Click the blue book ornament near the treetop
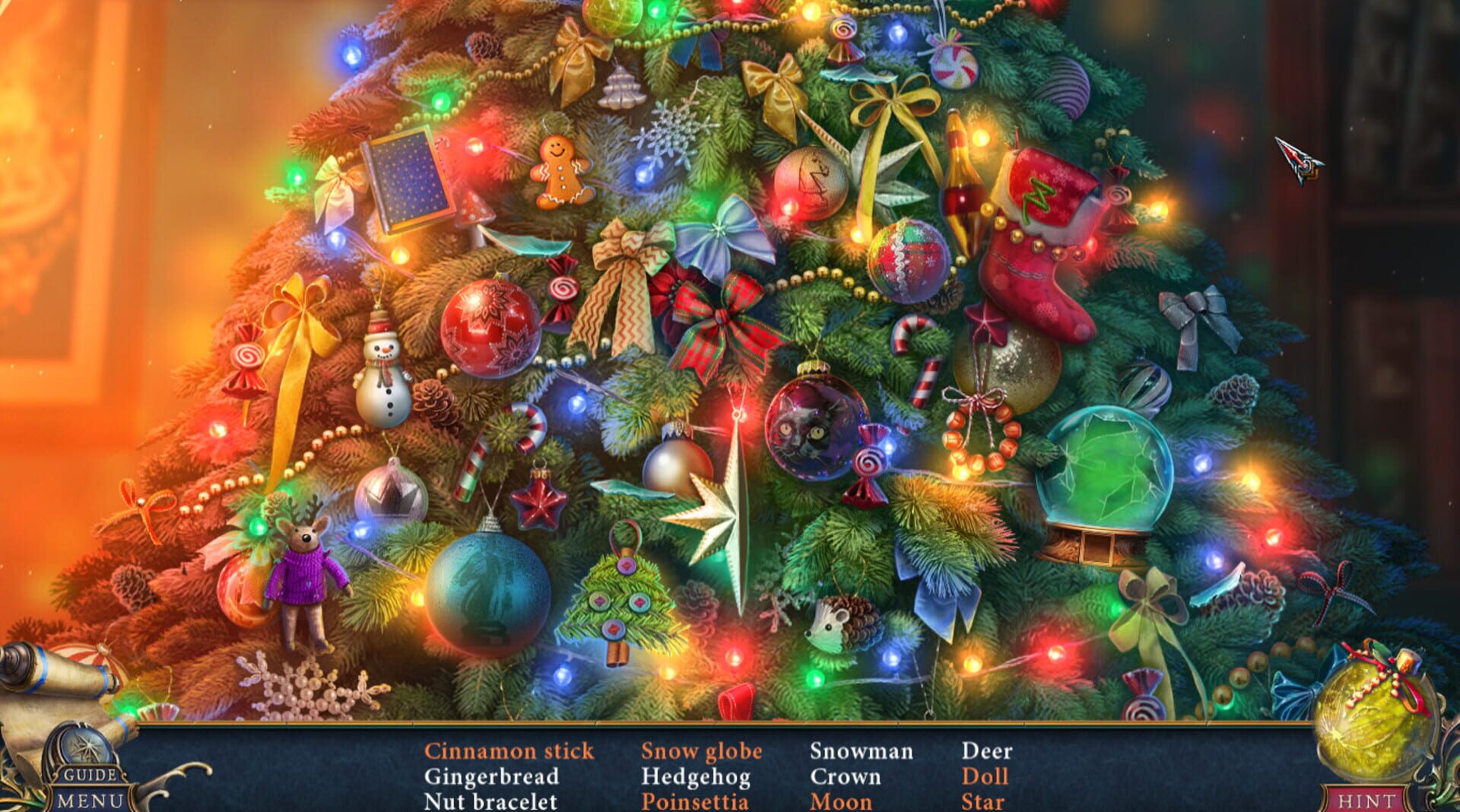The image size is (1460, 812). pyautogui.click(x=406, y=177)
